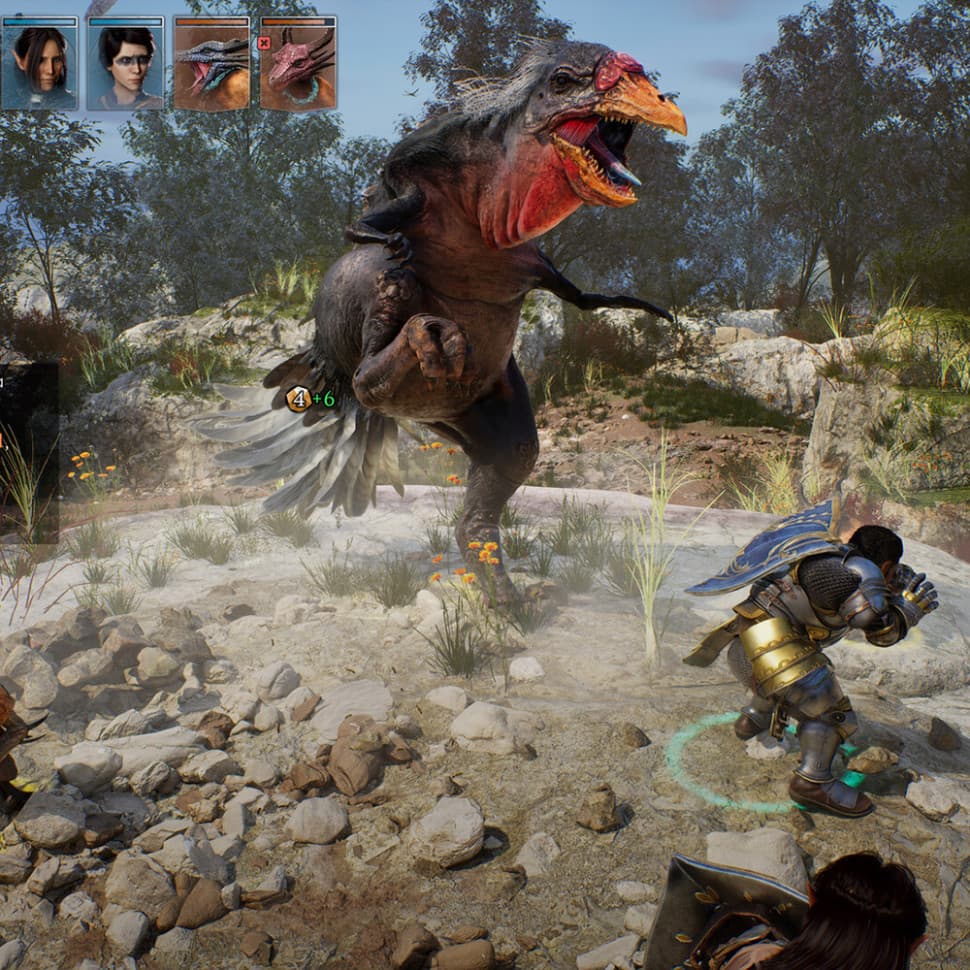Screen dimensions: 970x970
Task: Select the long-haired elf woman portrait
Action: pos(40,63)
